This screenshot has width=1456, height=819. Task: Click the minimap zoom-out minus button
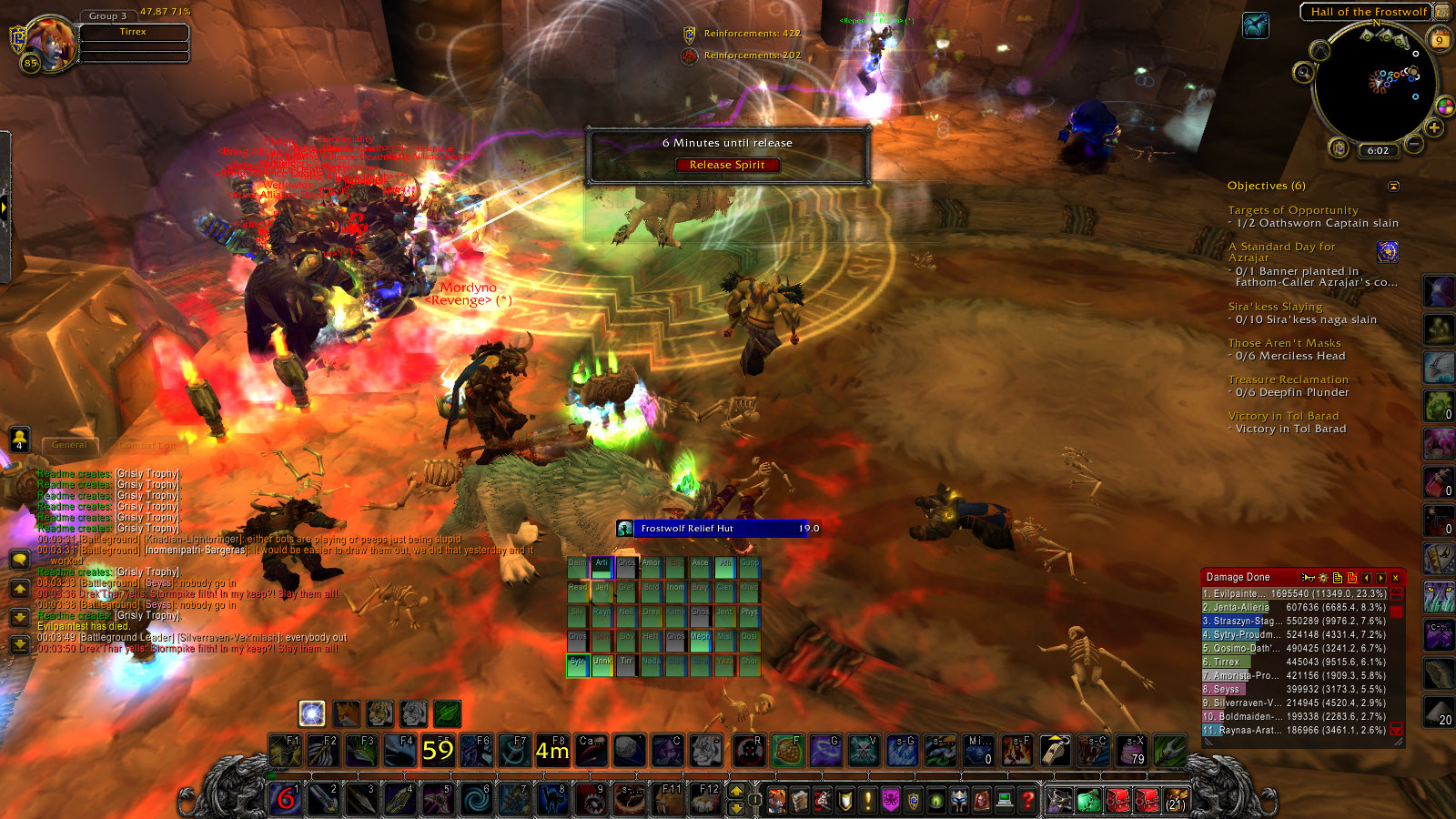(1413, 144)
